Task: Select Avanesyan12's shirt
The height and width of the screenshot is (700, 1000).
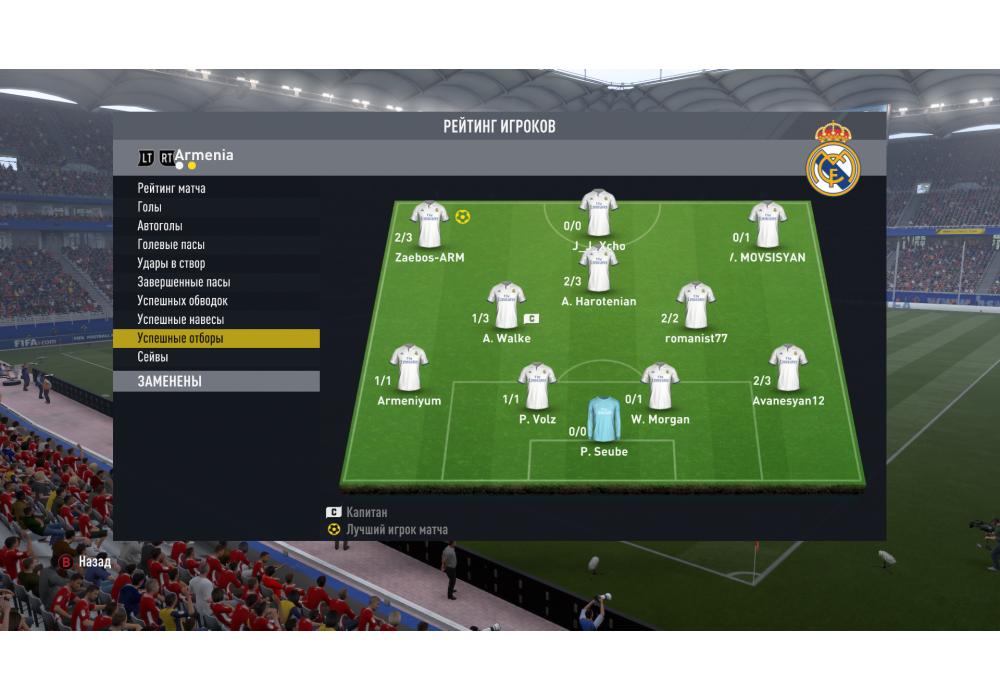Action: tap(788, 368)
